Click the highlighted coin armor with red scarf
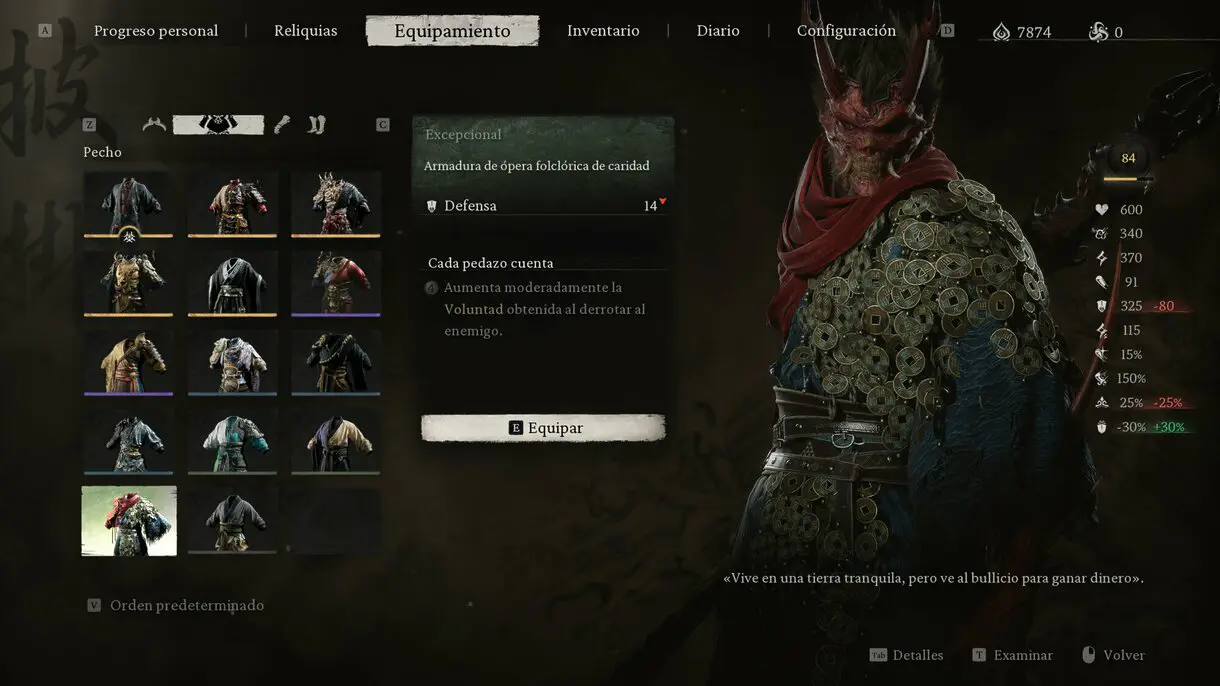The width and height of the screenshot is (1220, 686). pyautogui.click(x=129, y=520)
